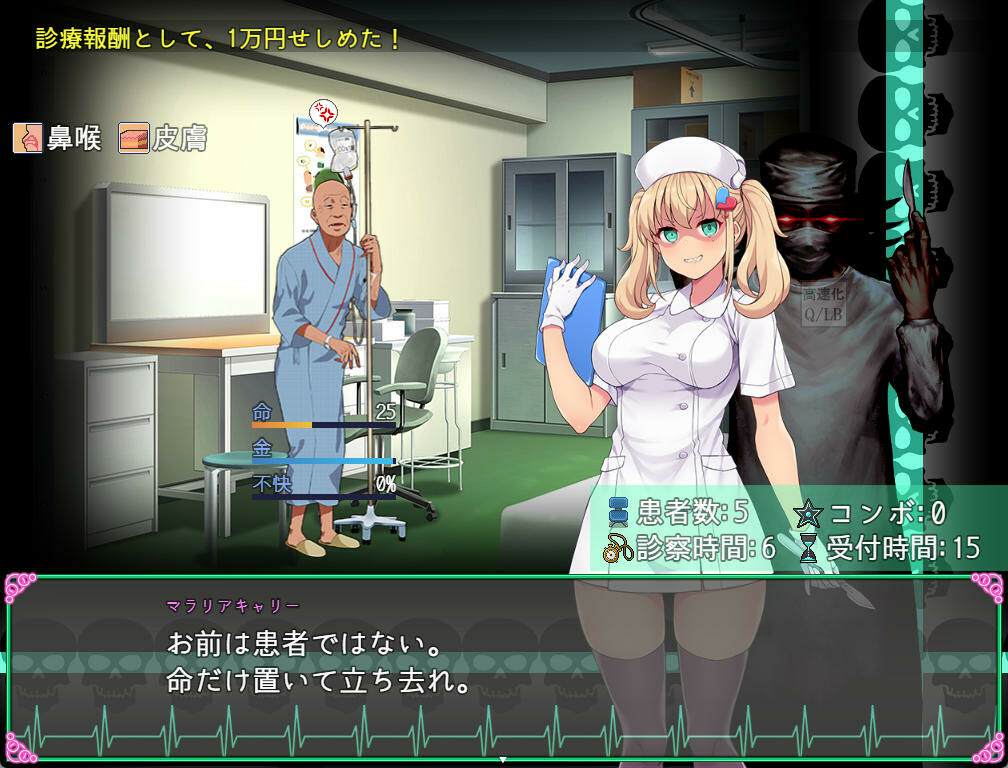Select the 皮膚 department icon
Screen dimensions: 1008x768
pos(134,138)
